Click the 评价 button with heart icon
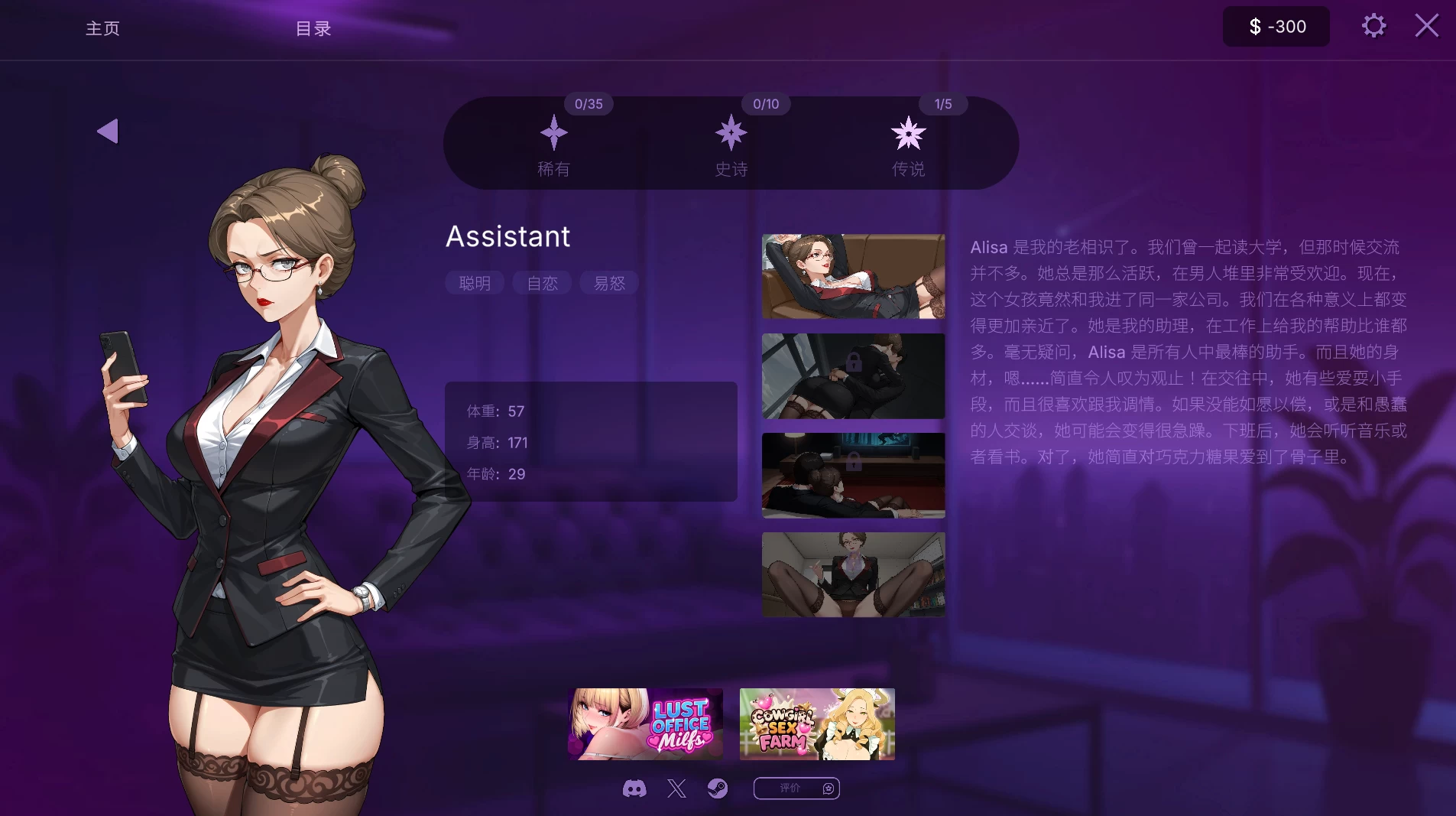The image size is (1456, 816). point(796,788)
